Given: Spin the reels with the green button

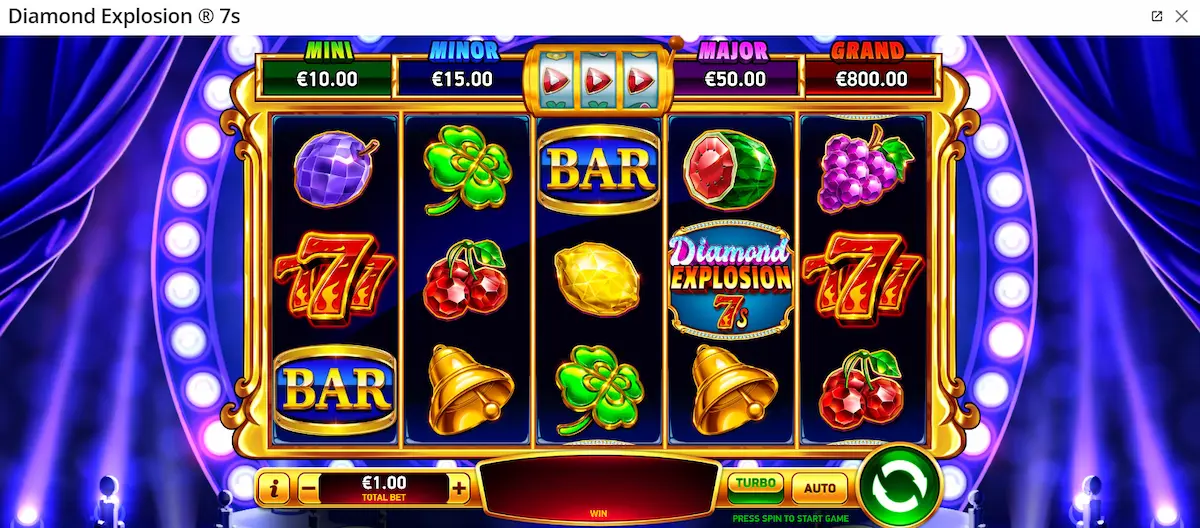Looking at the screenshot, I should (900, 486).
